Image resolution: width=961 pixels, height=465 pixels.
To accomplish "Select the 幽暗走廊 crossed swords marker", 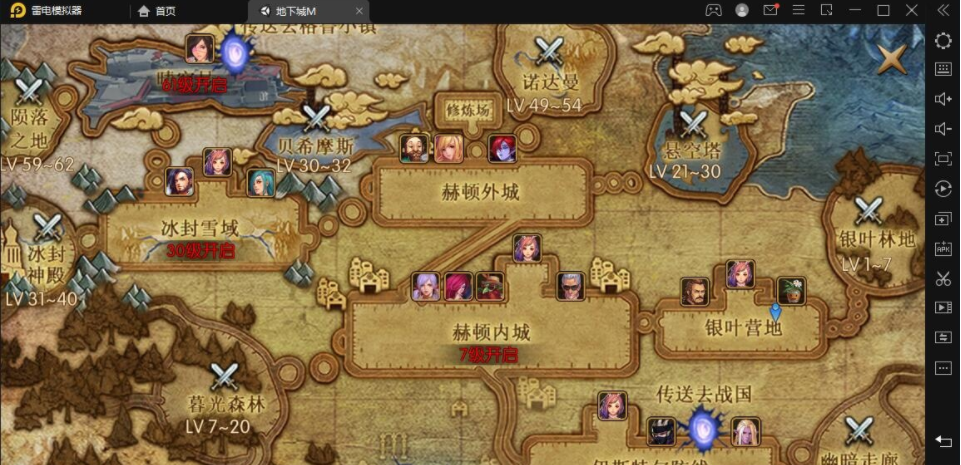I will click(x=860, y=430).
